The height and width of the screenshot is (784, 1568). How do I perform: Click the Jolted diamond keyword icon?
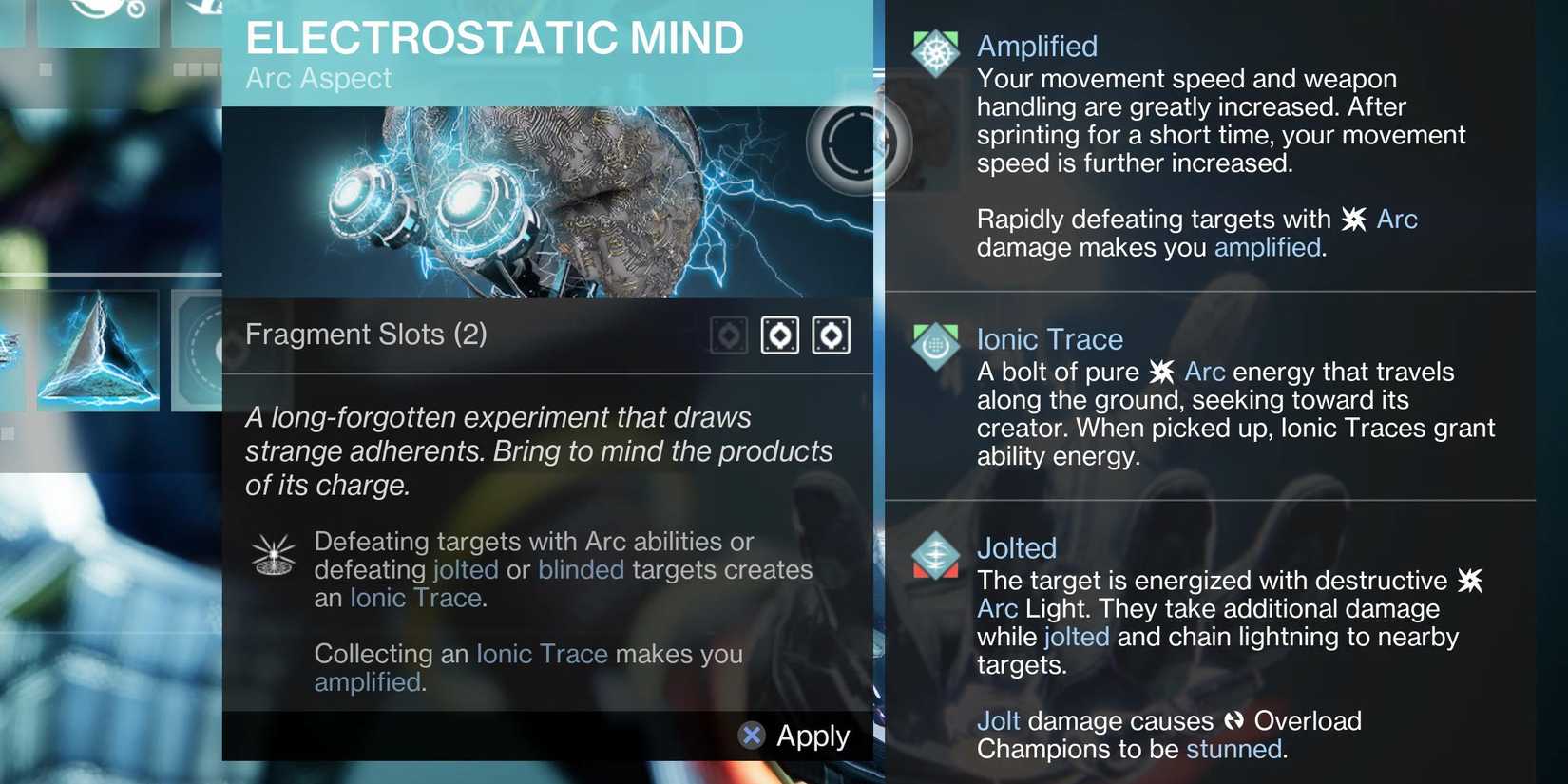click(936, 555)
